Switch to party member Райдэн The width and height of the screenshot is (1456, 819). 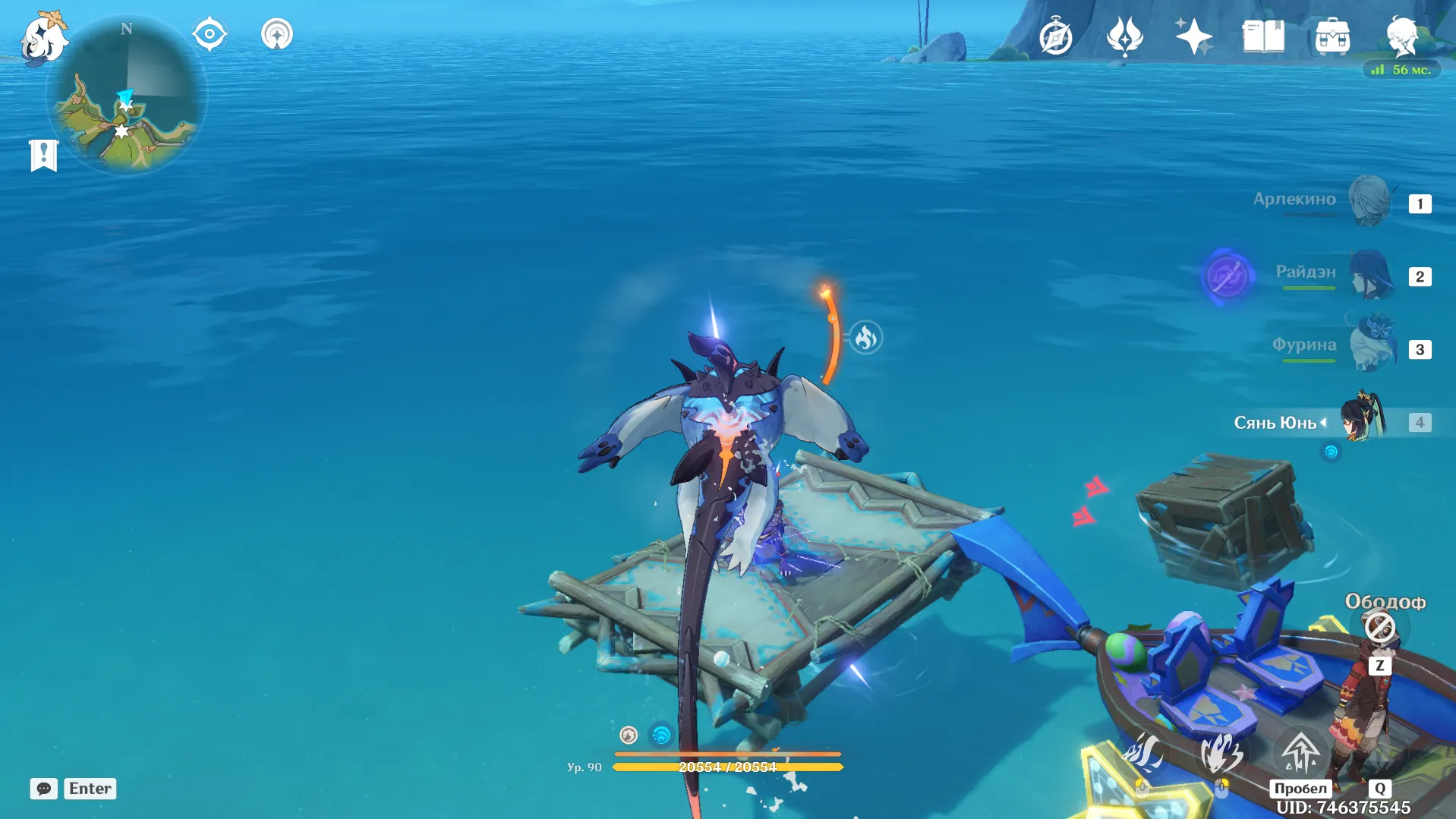tap(1371, 274)
